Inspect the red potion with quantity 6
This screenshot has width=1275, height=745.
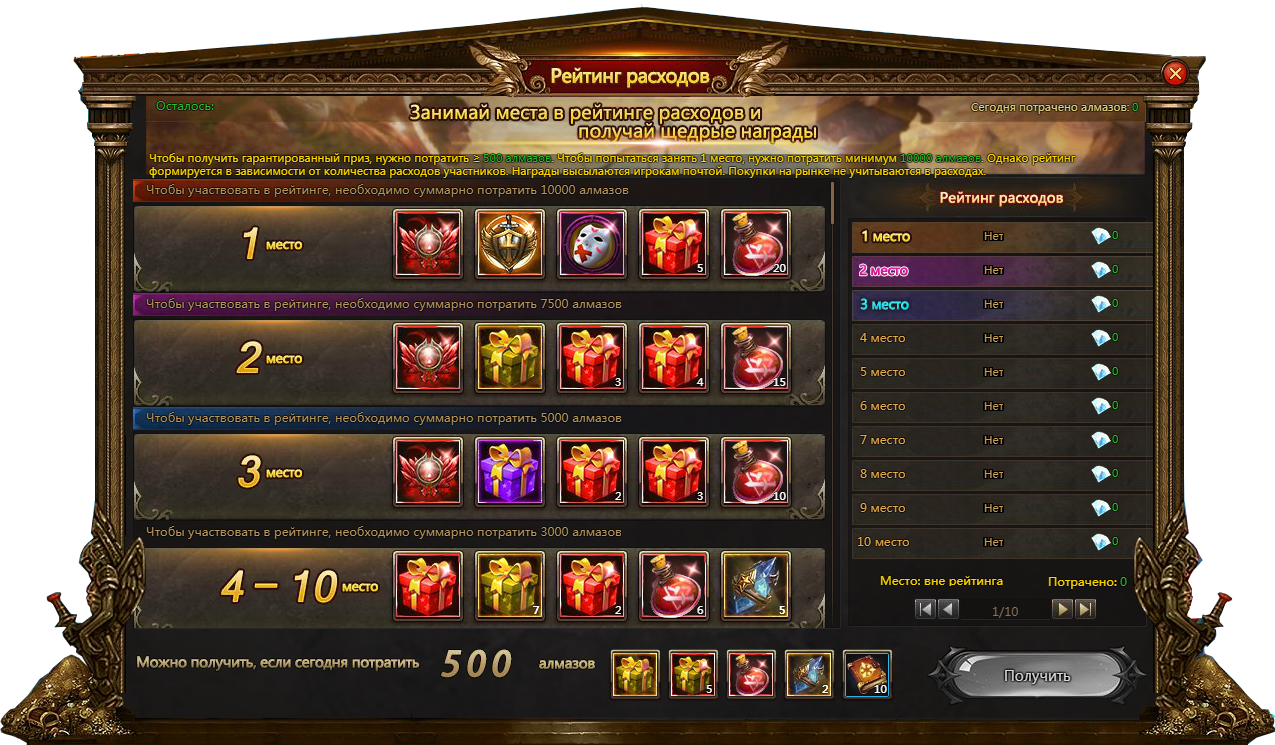click(674, 585)
